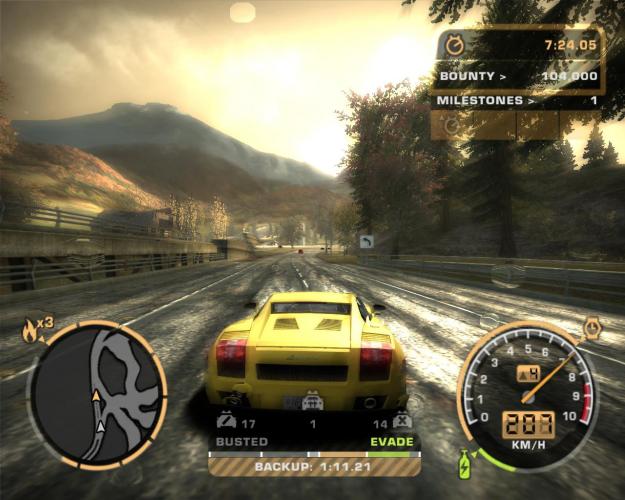
Task: Click the speedbreaker icon above the tachometer
Action: pyautogui.click(x=593, y=326)
